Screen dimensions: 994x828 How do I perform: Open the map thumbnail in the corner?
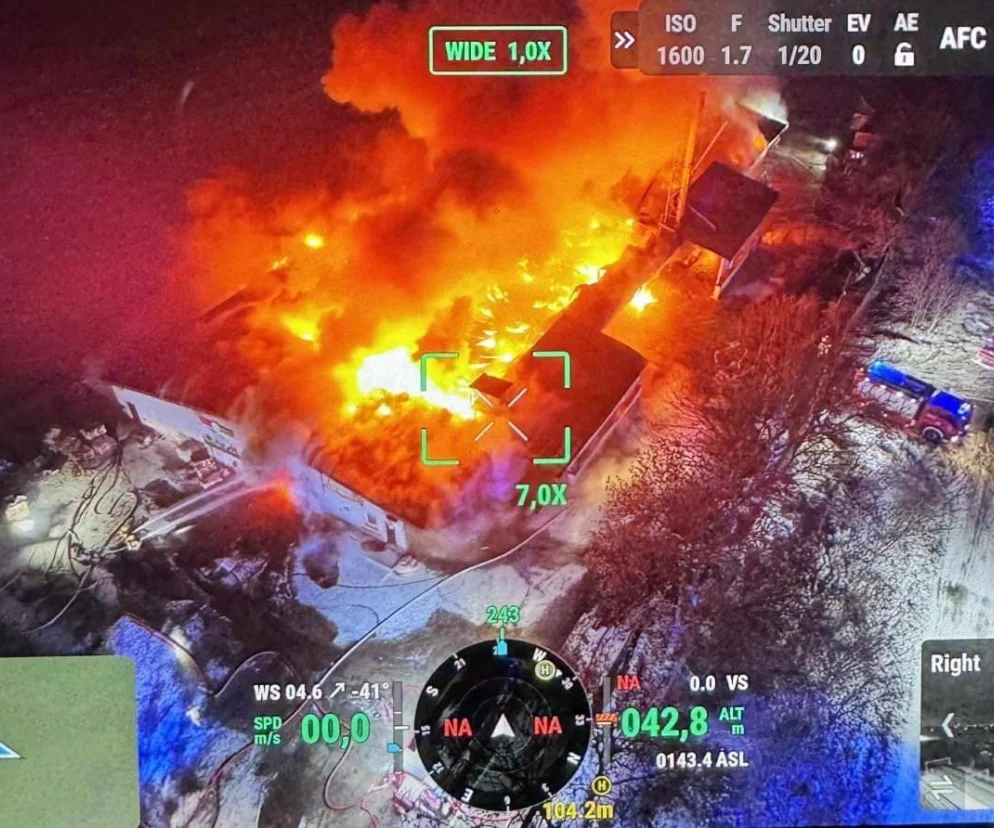[67, 740]
